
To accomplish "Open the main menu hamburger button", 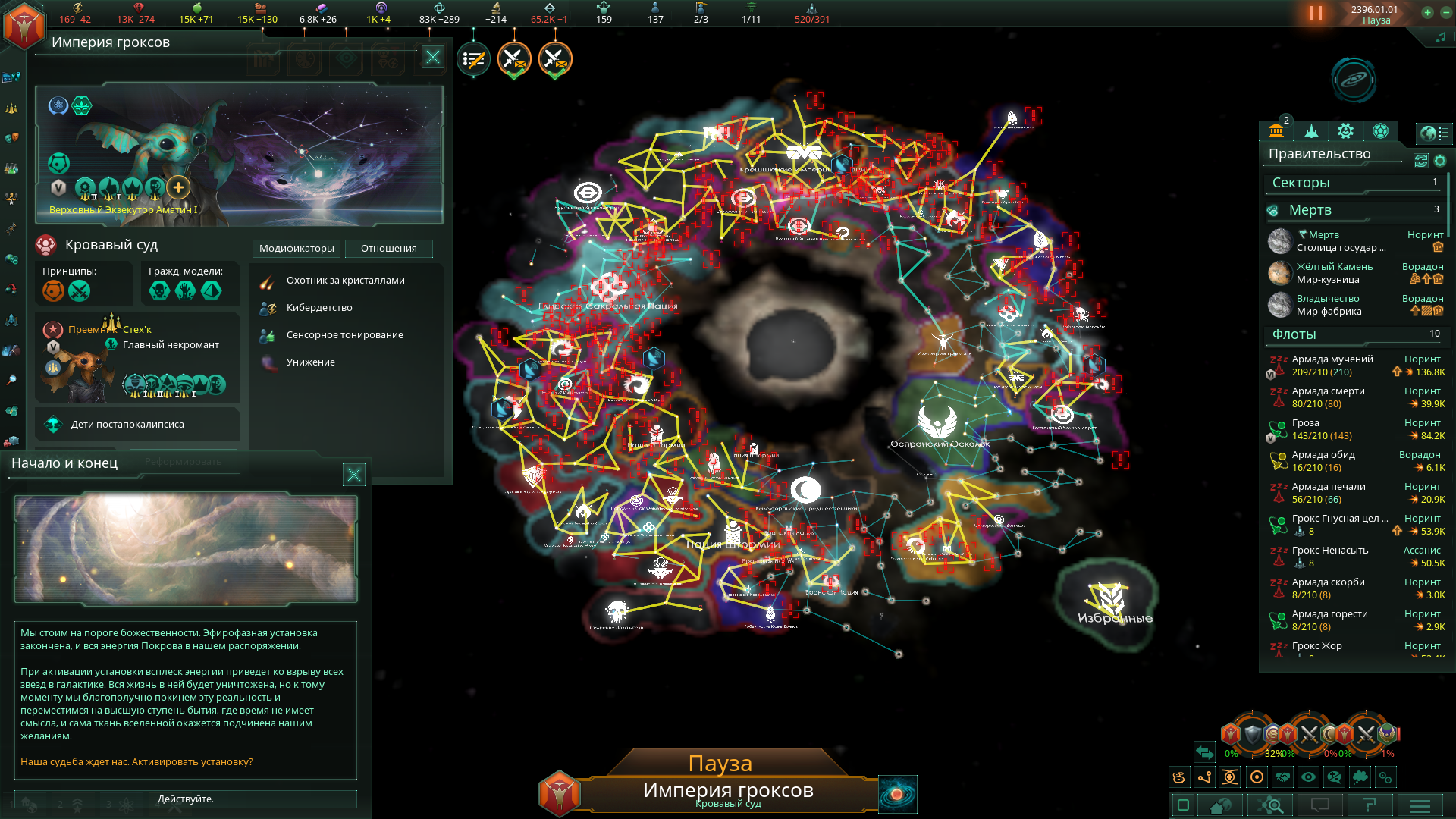I will pyautogui.click(x=1420, y=805).
